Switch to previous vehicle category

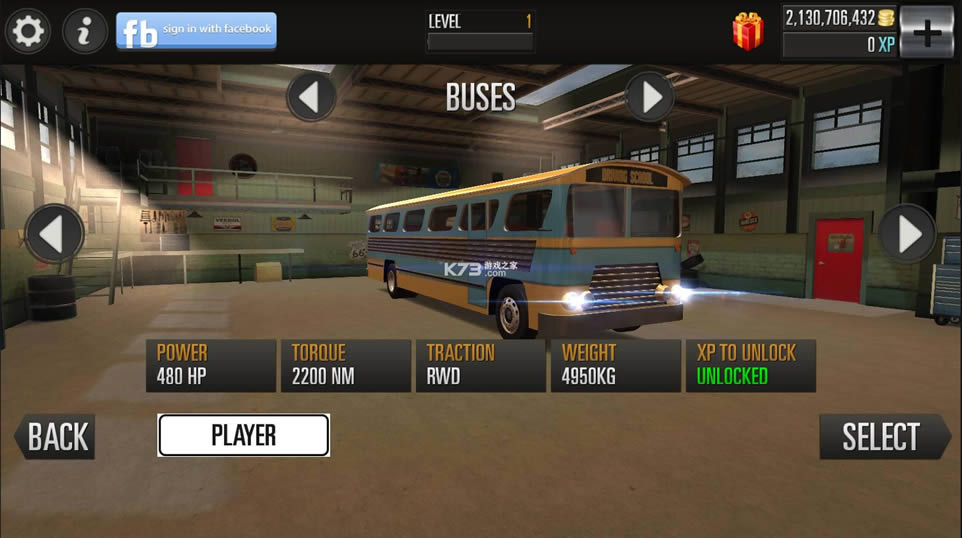click(x=310, y=97)
